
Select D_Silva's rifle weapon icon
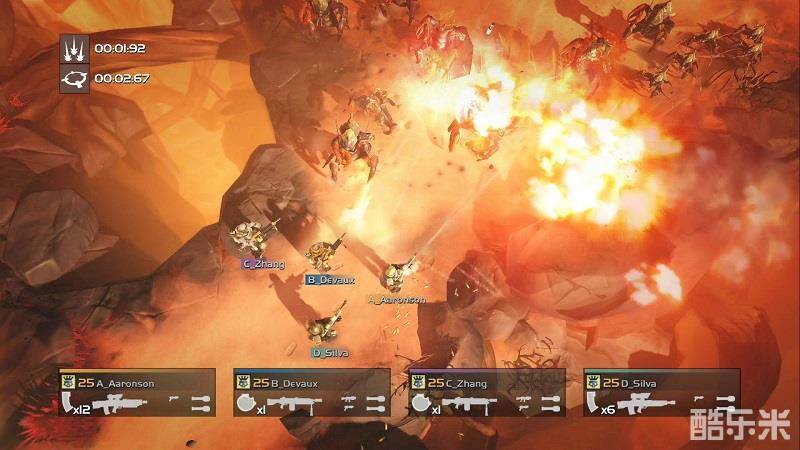(645, 403)
